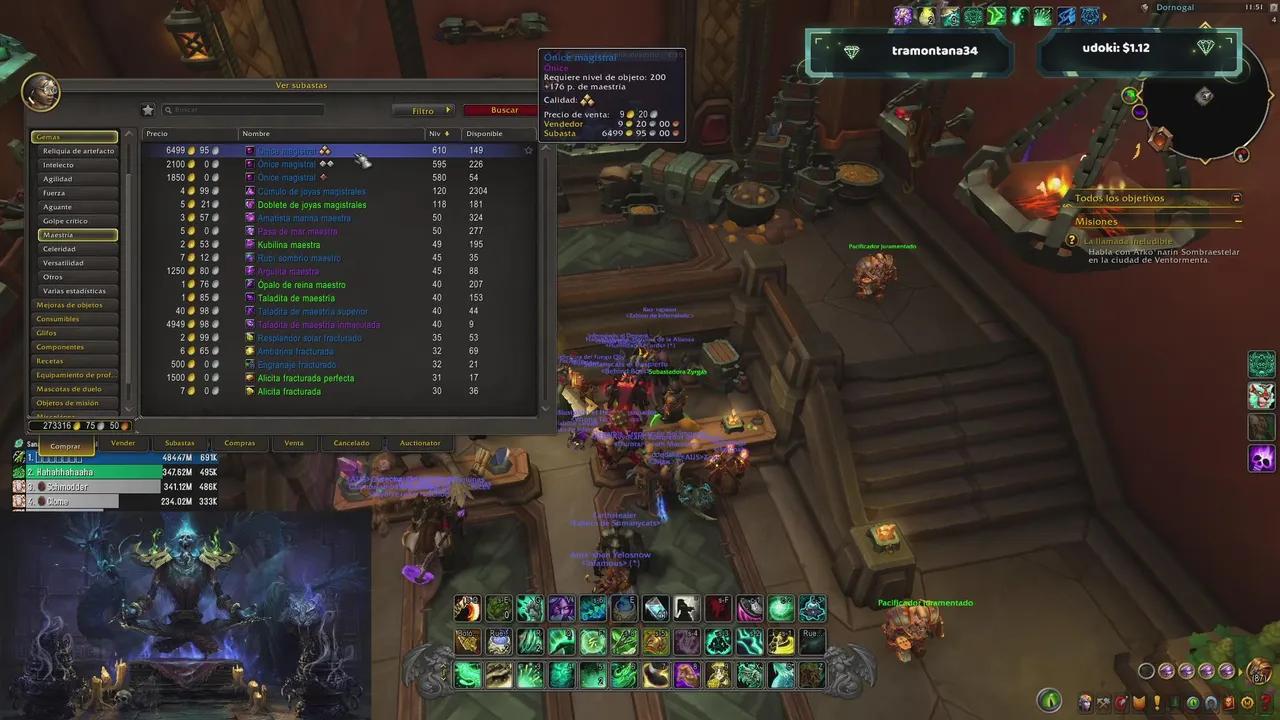Open the Cancelado tab

pyautogui.click(x=351, y=443)
